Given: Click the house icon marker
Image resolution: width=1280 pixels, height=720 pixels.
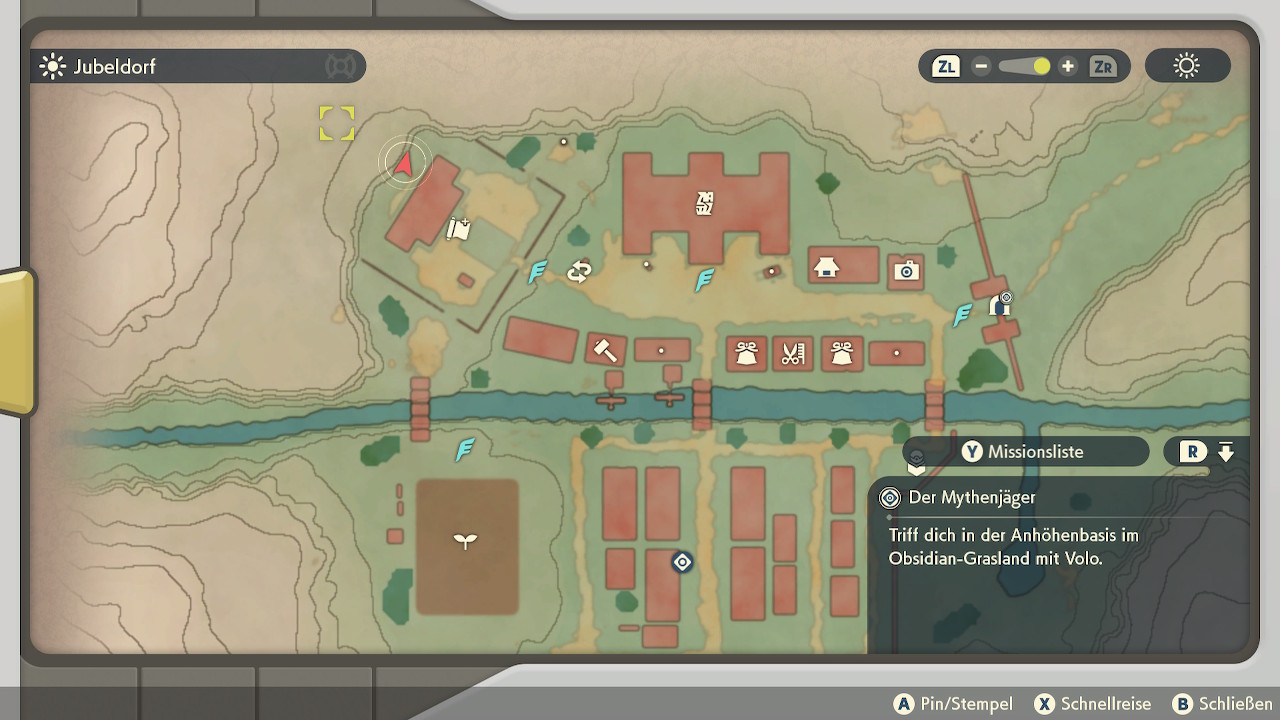Looking at the screenshot, I should coord(826,267).
